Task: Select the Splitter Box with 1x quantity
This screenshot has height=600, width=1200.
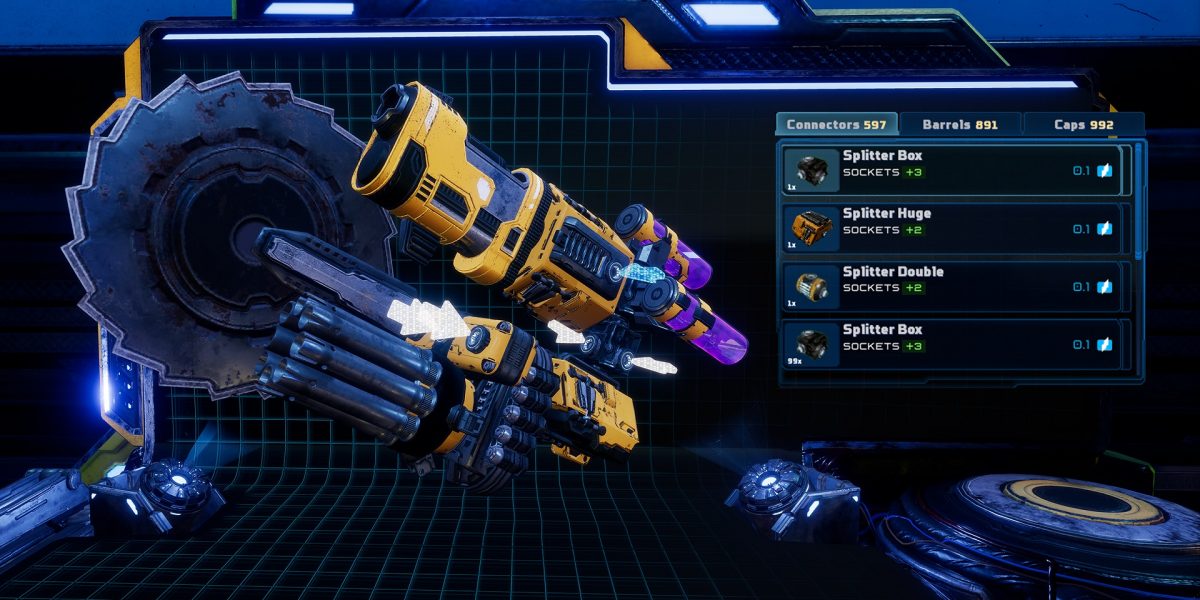Action: click(x=955, y=171)
